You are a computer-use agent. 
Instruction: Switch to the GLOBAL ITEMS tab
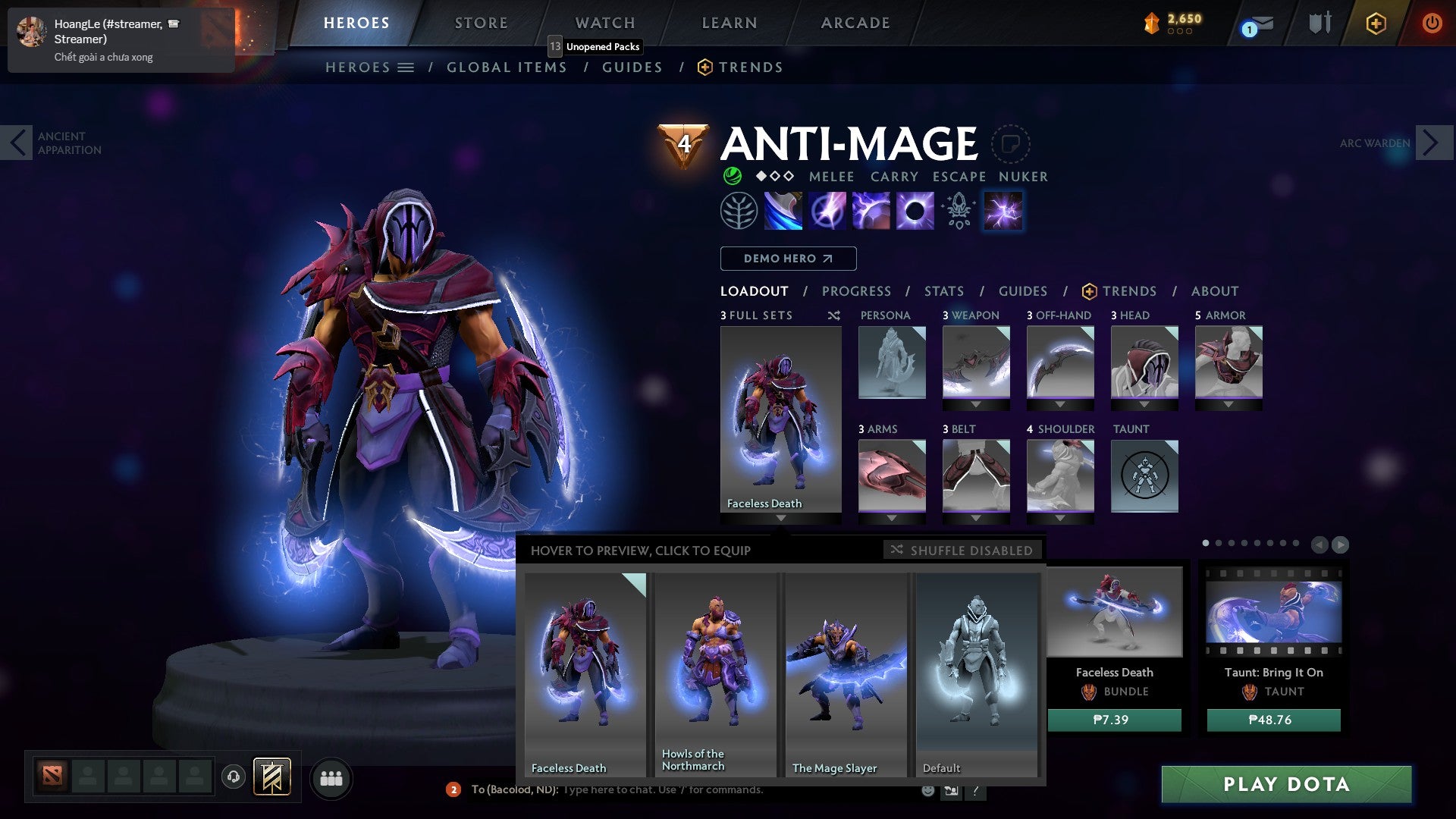507,67
